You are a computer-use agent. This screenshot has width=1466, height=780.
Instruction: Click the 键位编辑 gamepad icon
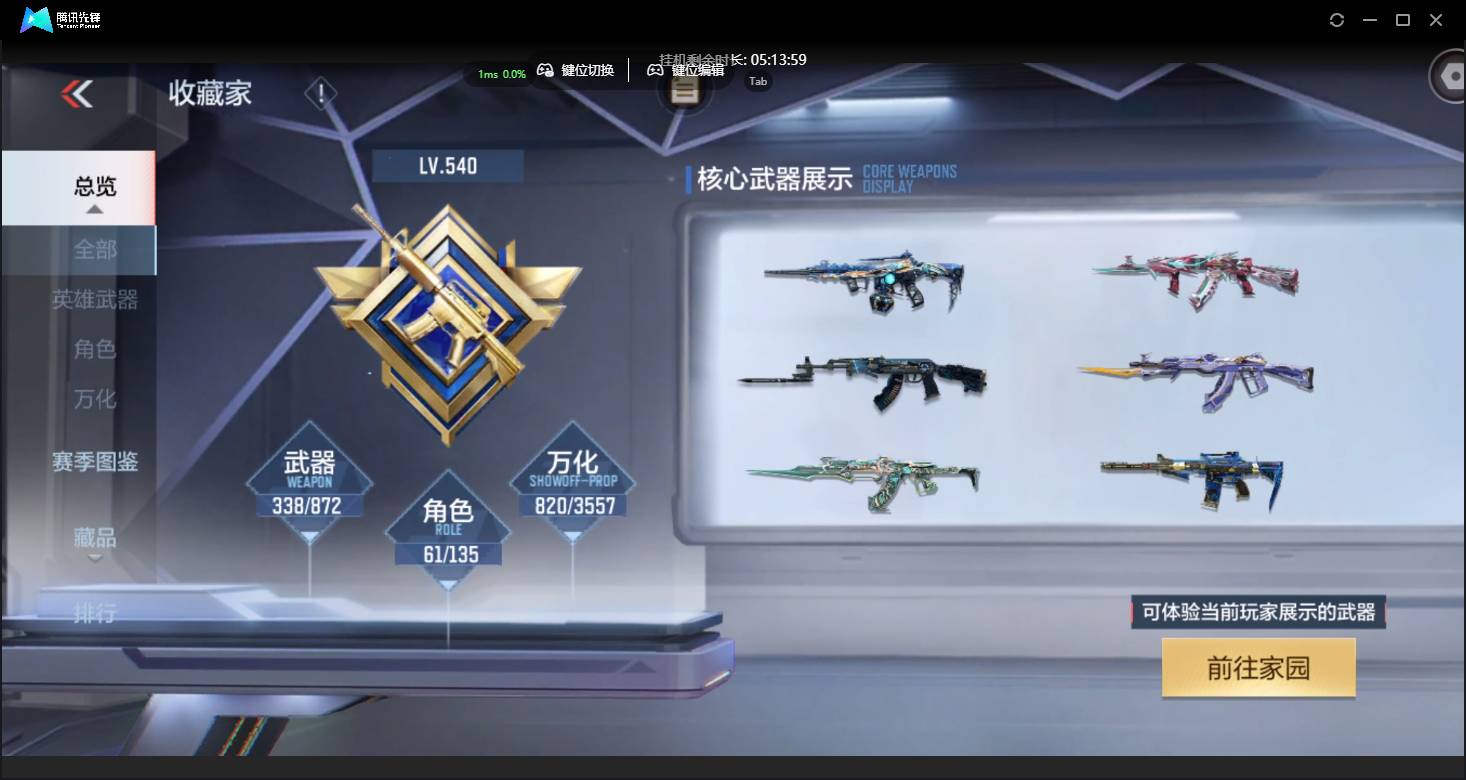coord(656,71)
